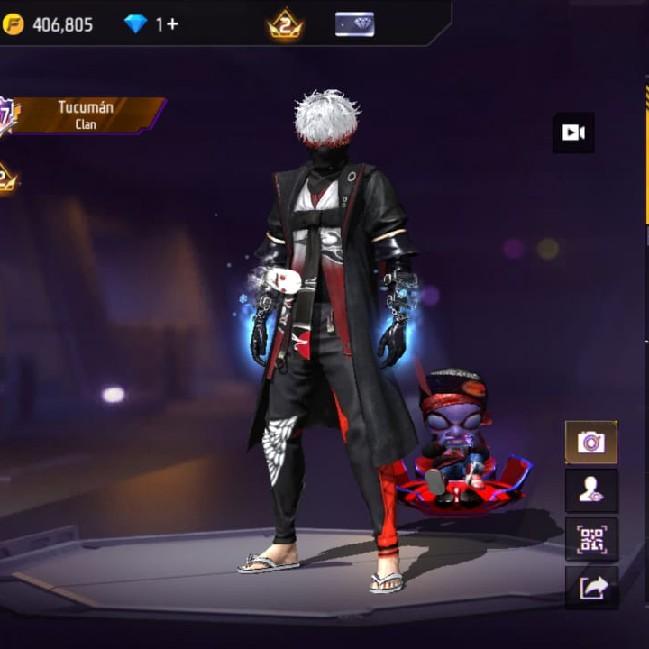Image resolution: width=649 pixels, height=649 pixels.
Task: Tap the video camera record icon
Action: (573, 133)
